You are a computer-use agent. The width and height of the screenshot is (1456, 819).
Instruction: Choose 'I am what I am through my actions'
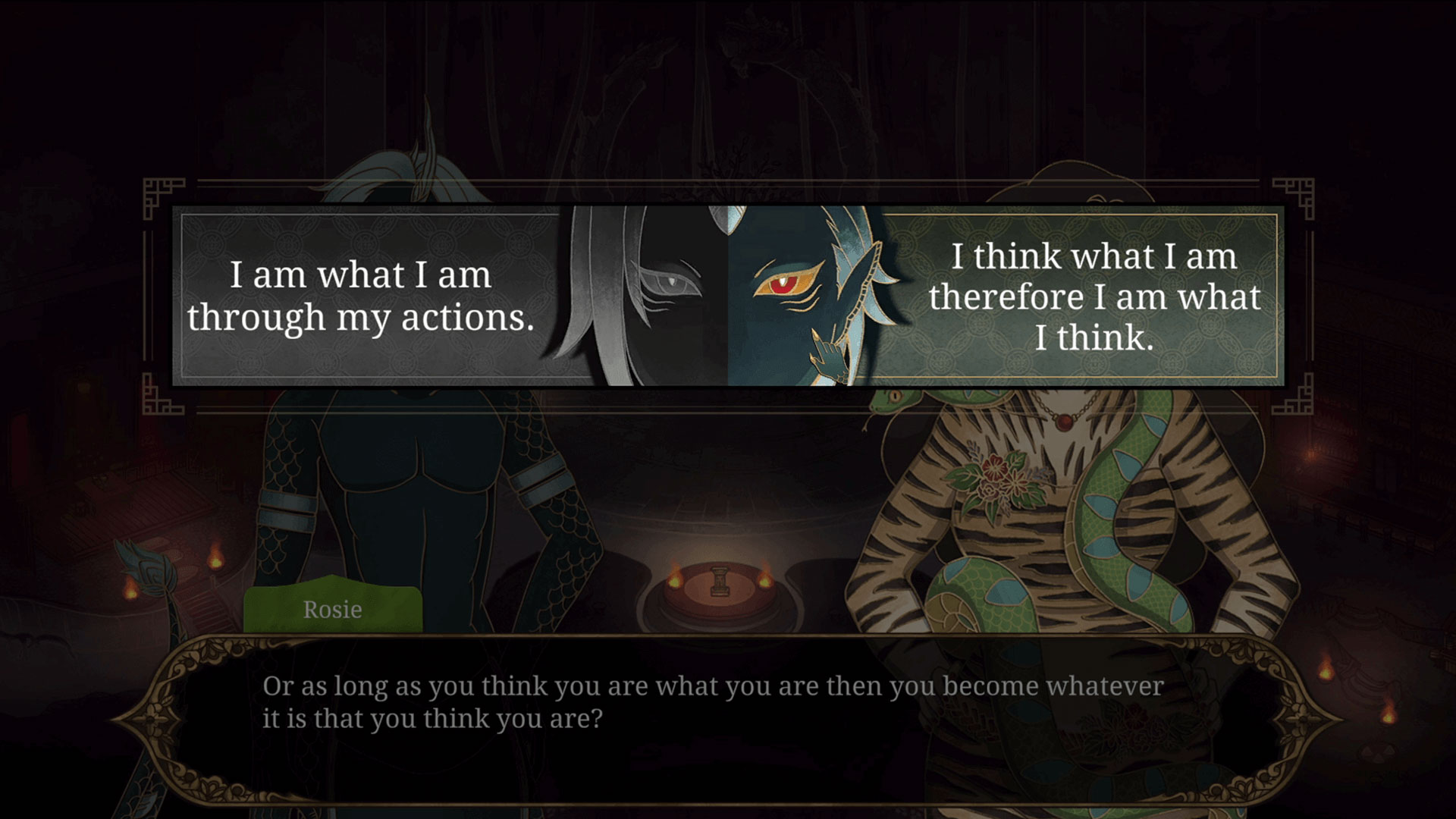point(379,297)
